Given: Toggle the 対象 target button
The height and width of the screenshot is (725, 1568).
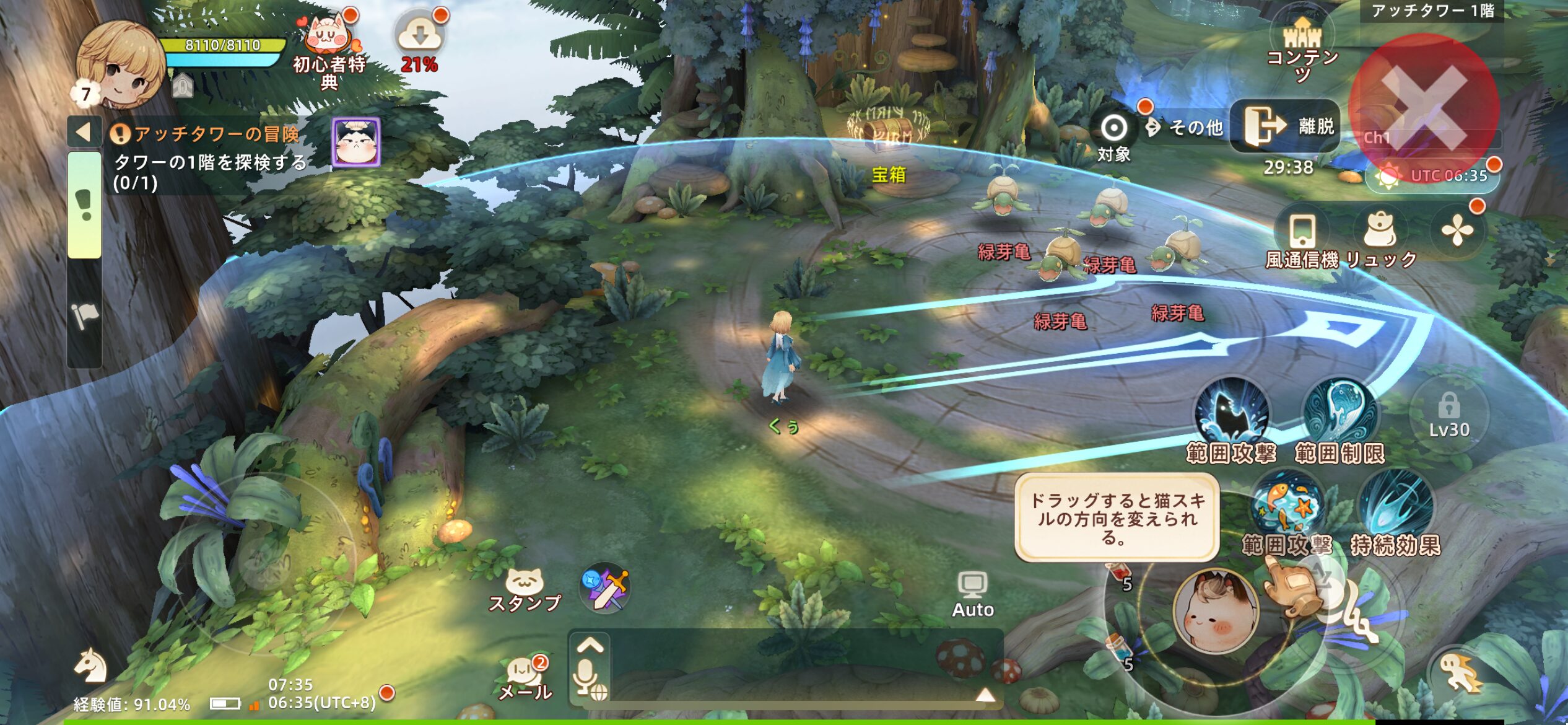Looking at the screenshot, I should (1113, 136).
